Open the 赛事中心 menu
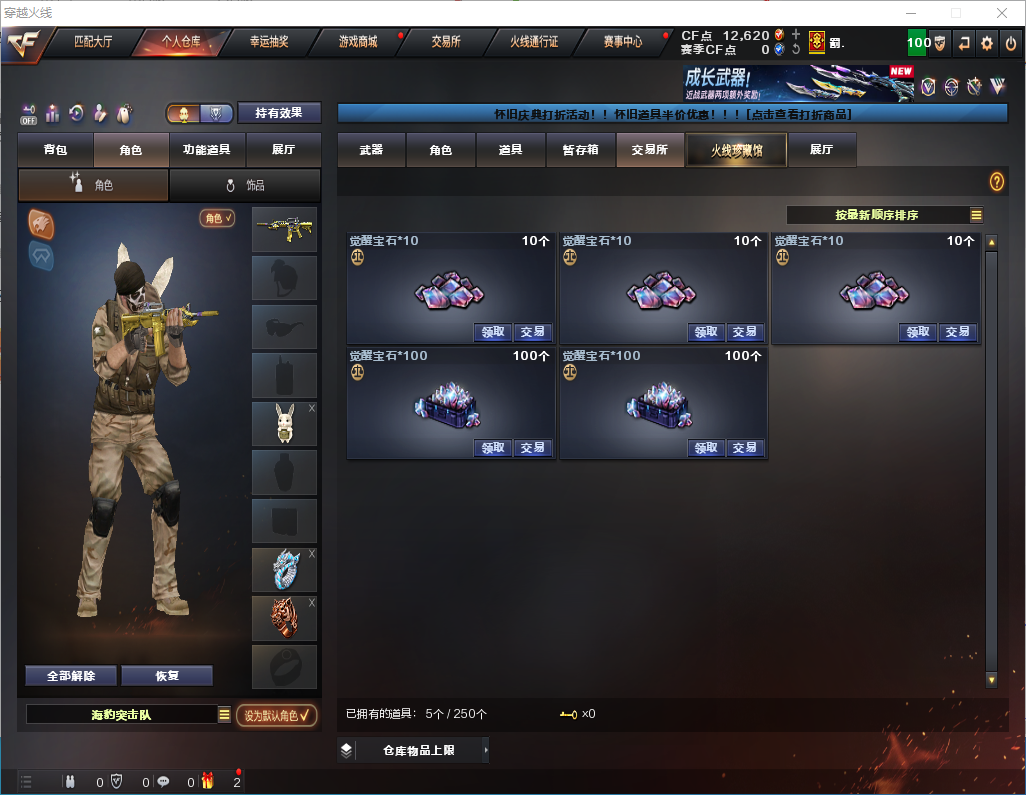The height and width of the screenshot is (795, 1026). coord(622,42)
